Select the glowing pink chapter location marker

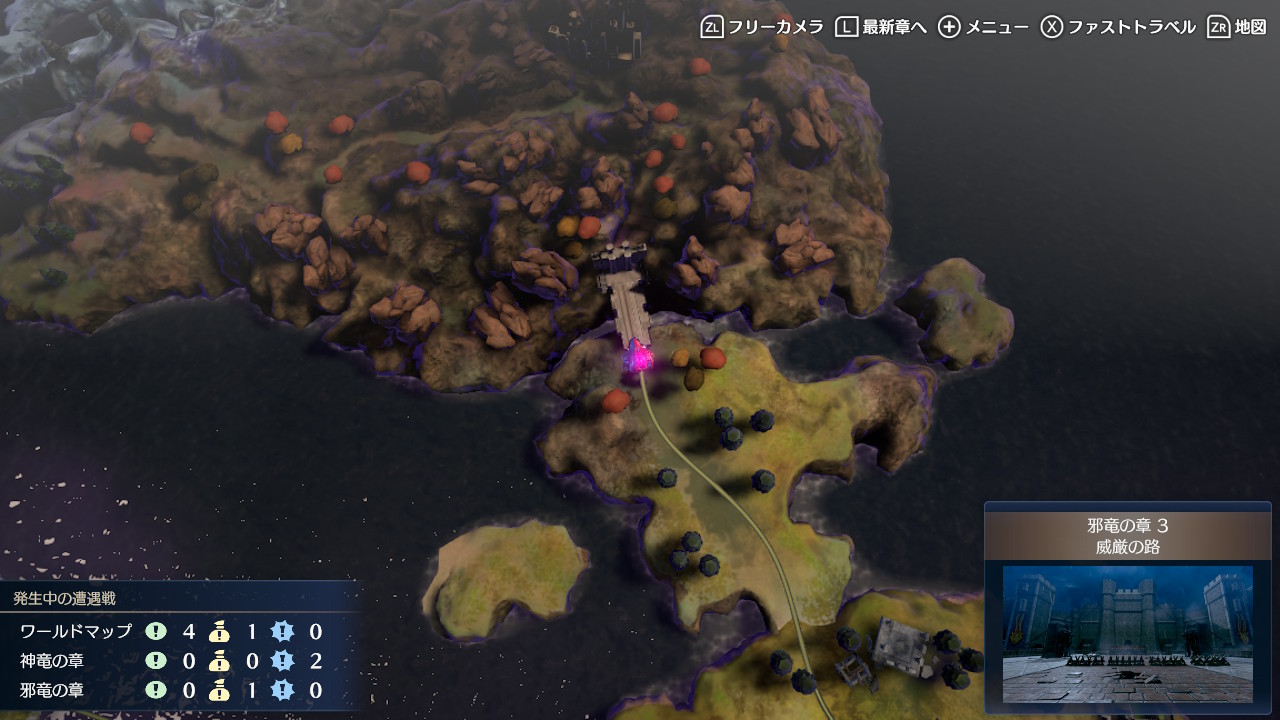pyautogui.click(x=639, y=357)
